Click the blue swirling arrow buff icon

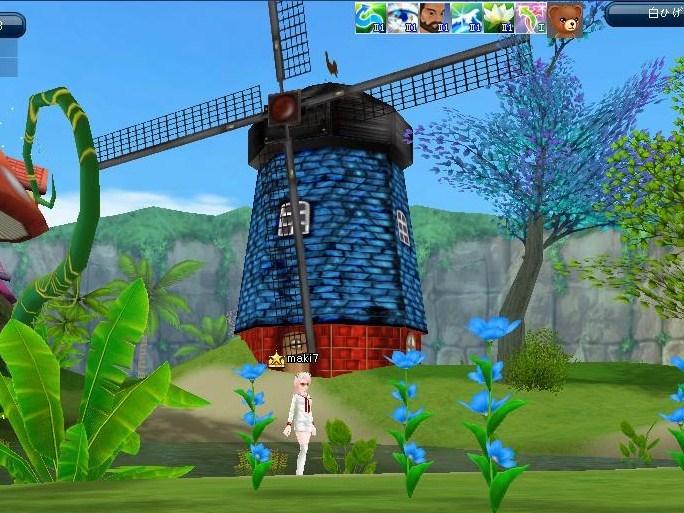coord(370,18)
